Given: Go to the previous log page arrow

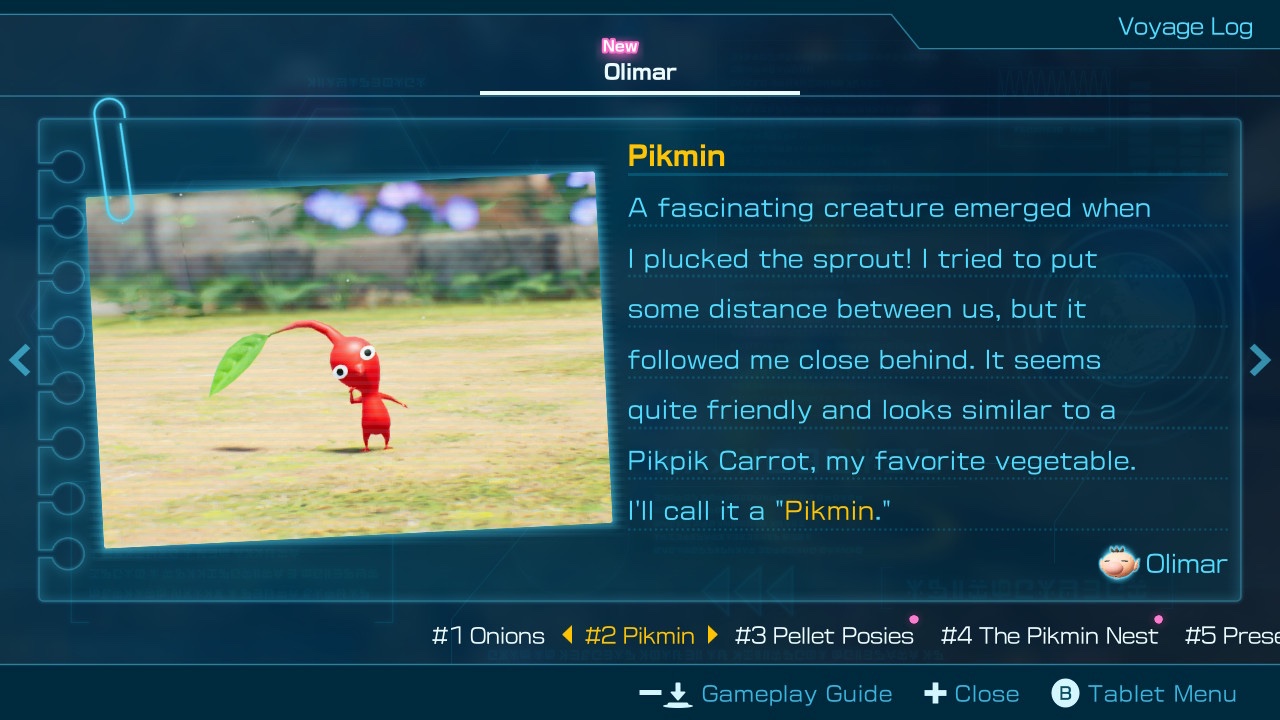Looking at the screenshot, I should tap(19, 360).
